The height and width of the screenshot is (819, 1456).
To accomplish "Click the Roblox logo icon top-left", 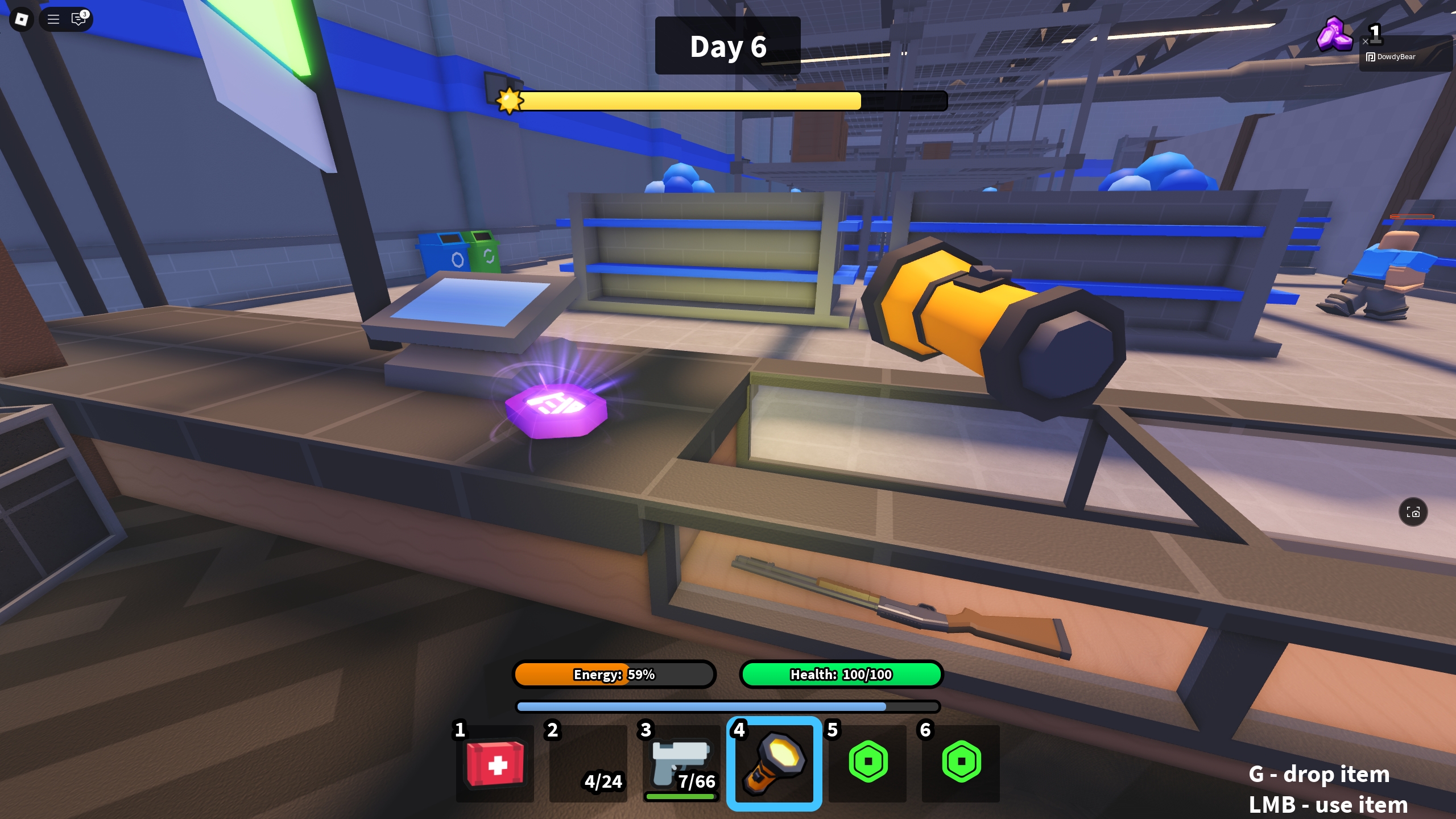I will pyautogui.click(x=21, y=19).
